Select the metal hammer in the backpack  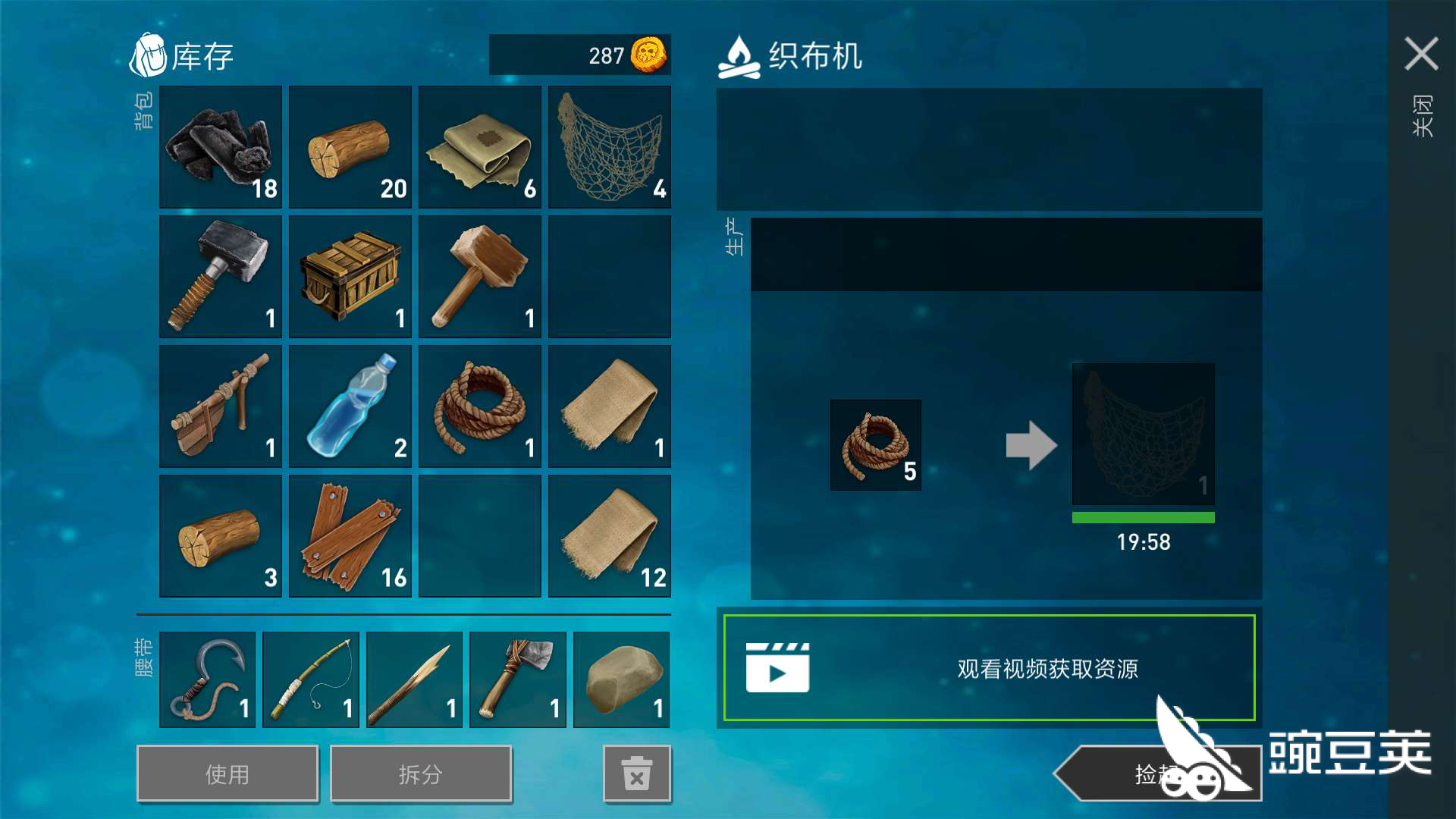pos(220,276)
